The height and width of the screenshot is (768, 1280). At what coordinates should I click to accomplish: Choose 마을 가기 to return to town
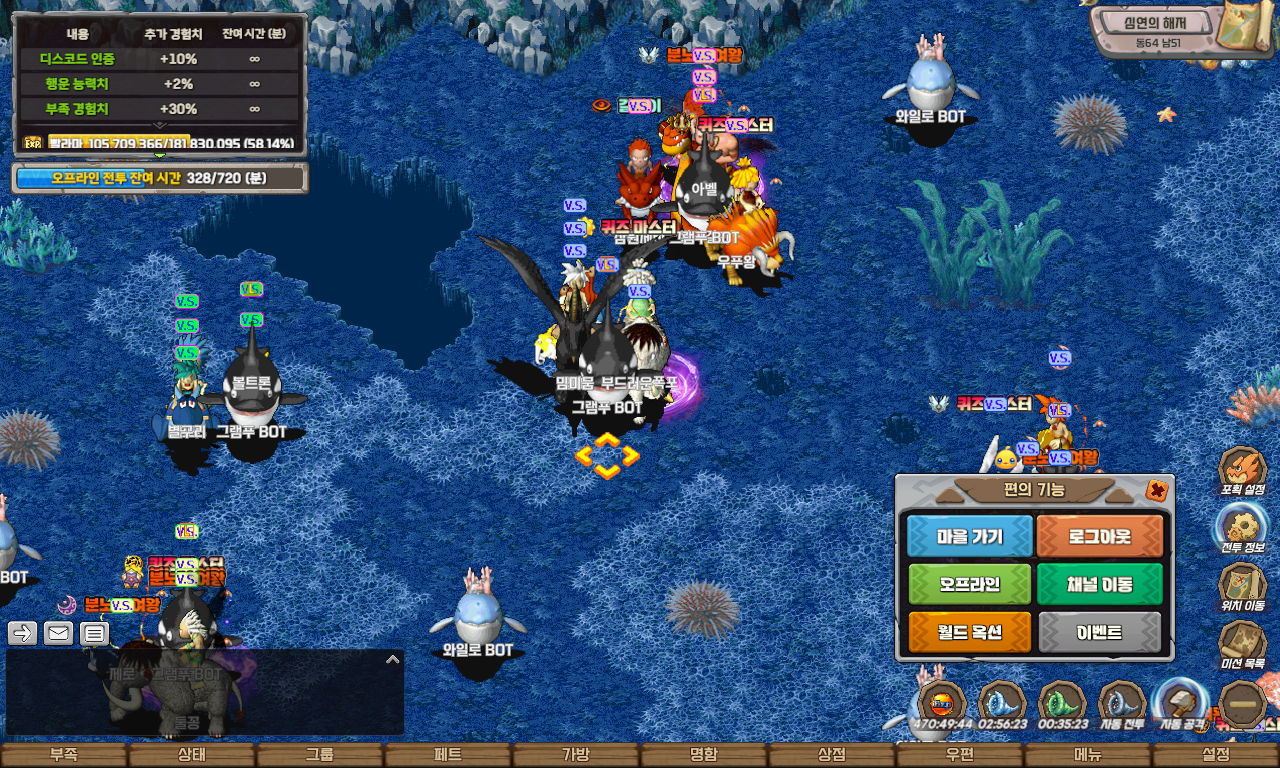click(x=969, y=537)
